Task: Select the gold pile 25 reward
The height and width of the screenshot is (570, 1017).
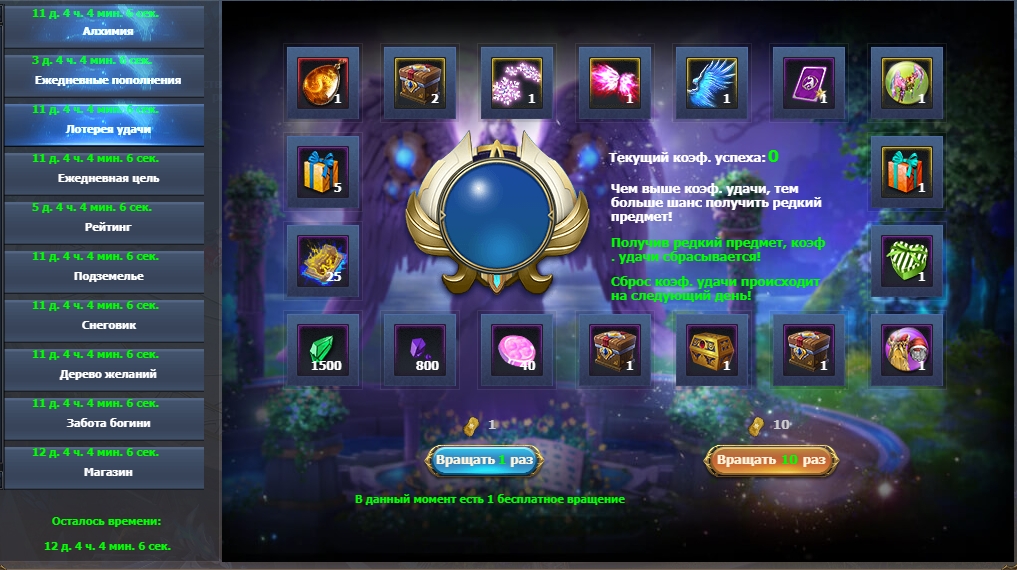Action: [x=323, y=260]
